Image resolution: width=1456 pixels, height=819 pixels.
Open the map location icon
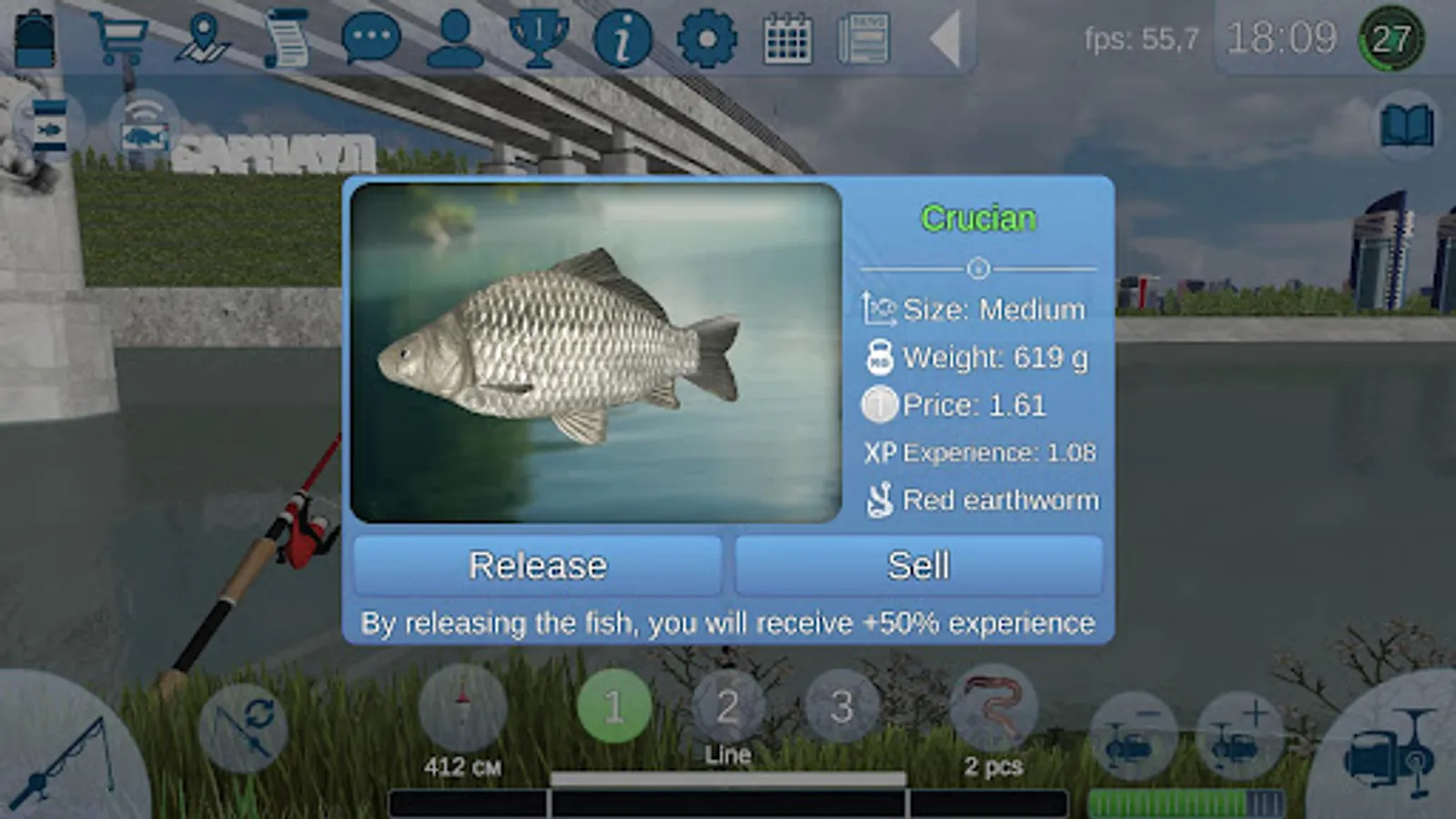(x=202, y=36)
